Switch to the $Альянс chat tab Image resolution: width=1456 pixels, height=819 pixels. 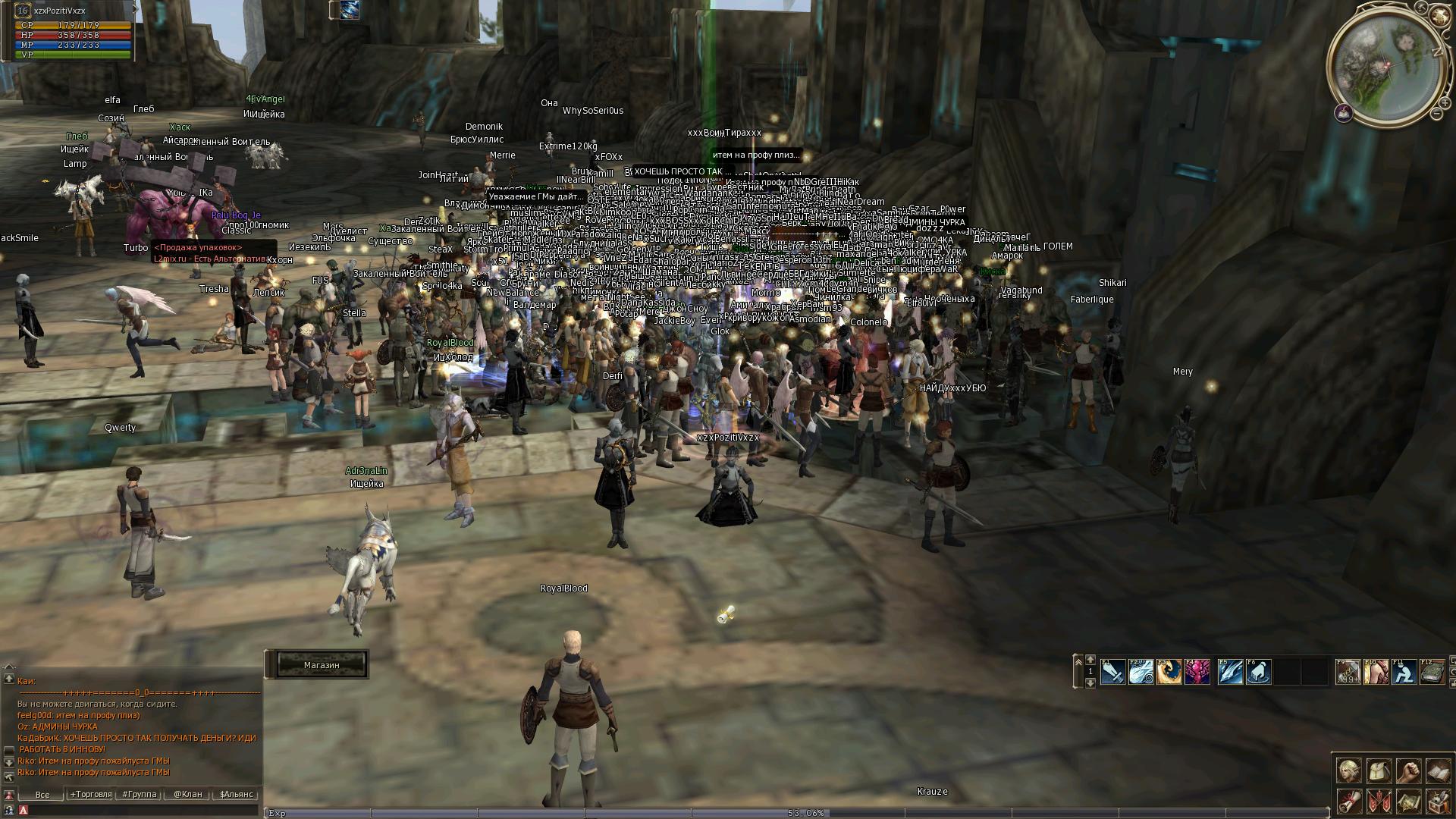(x=236, y=794)
